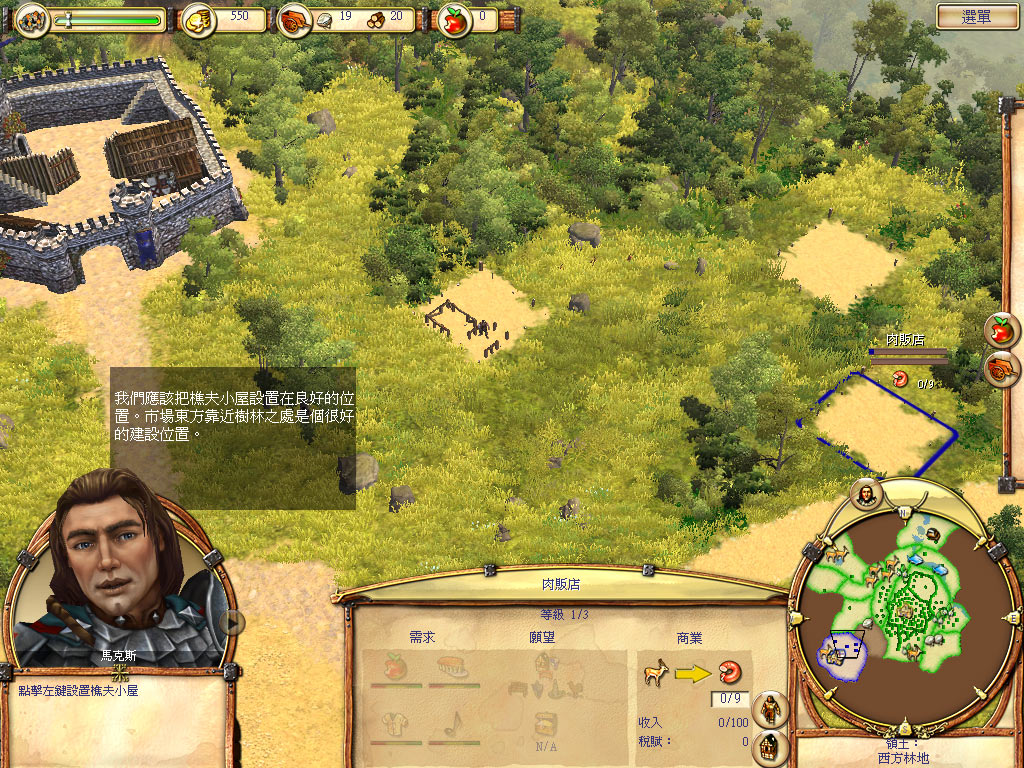
Task: Click the gold coins treasury icon
Action: (x=198, y=19)
